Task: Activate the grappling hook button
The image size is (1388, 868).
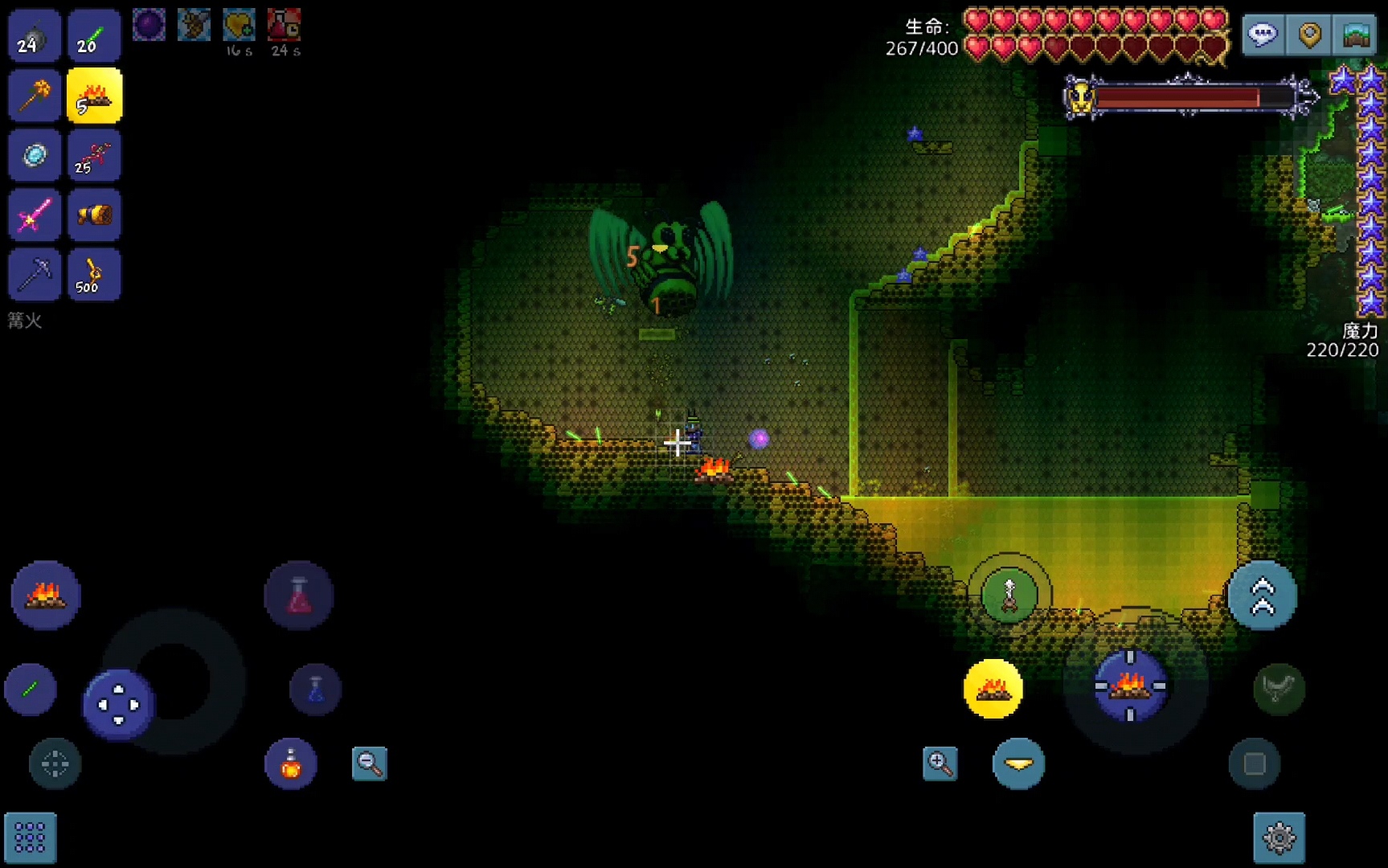Action: [1009, 596]
